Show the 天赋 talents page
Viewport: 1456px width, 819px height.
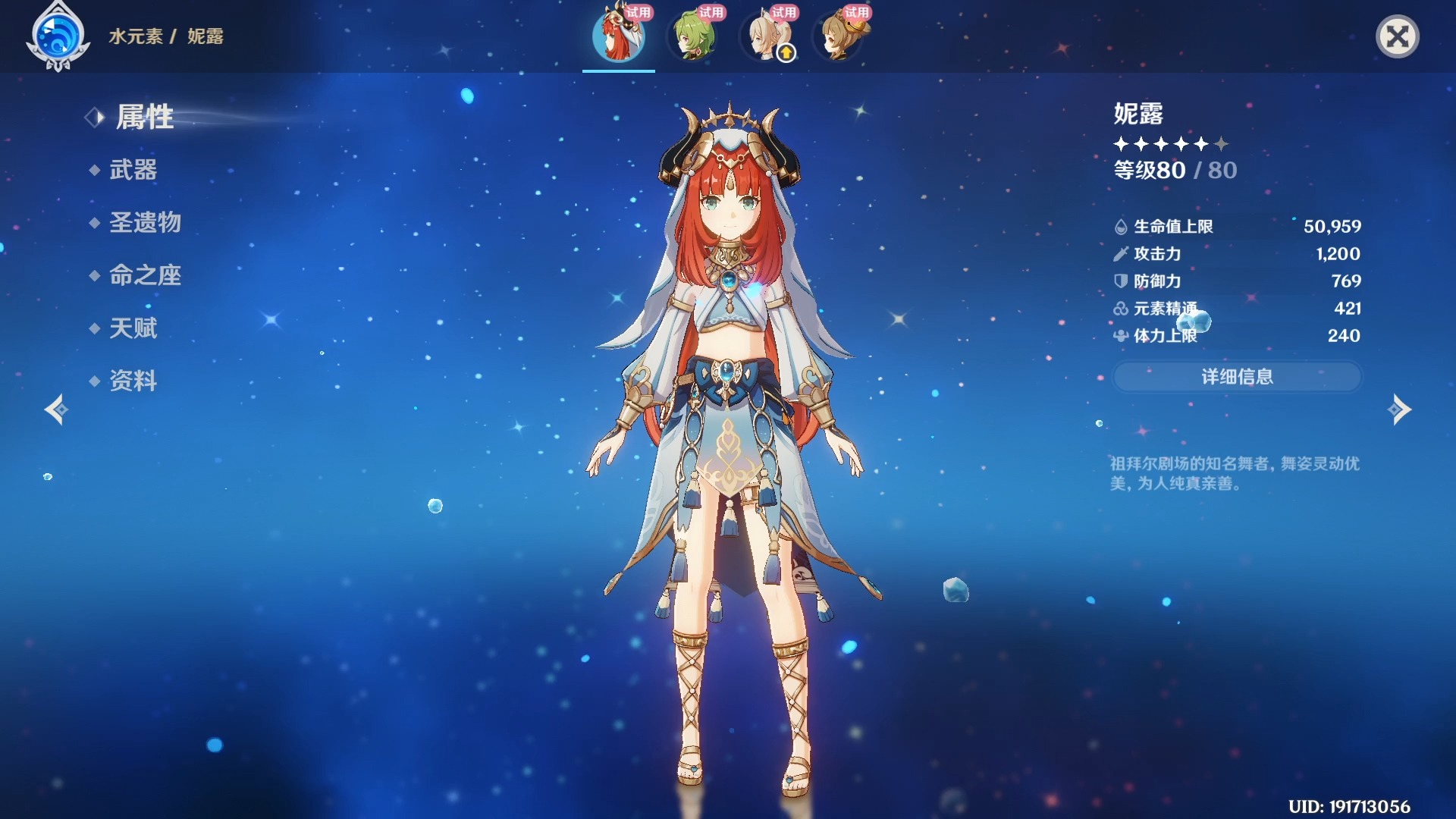coord(133,328)
